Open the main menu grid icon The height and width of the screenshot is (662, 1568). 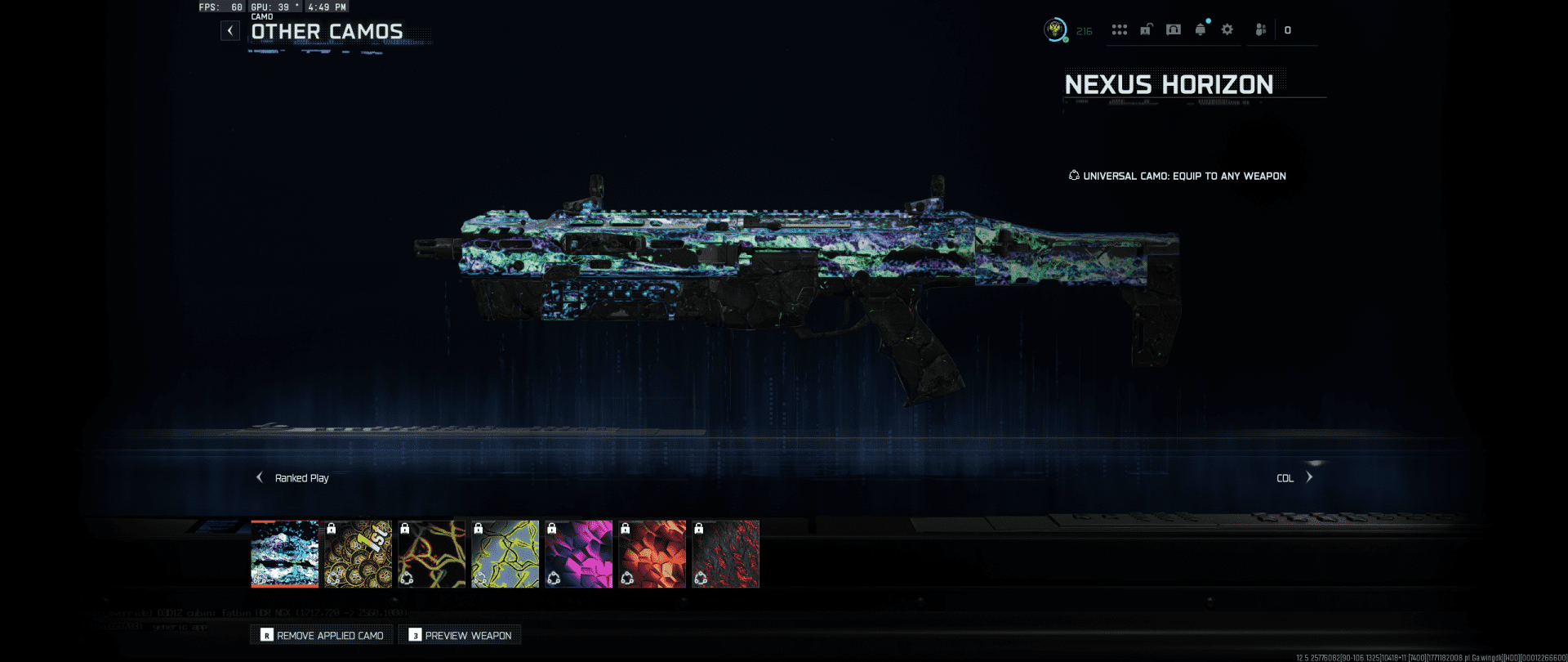point(1120,30)
